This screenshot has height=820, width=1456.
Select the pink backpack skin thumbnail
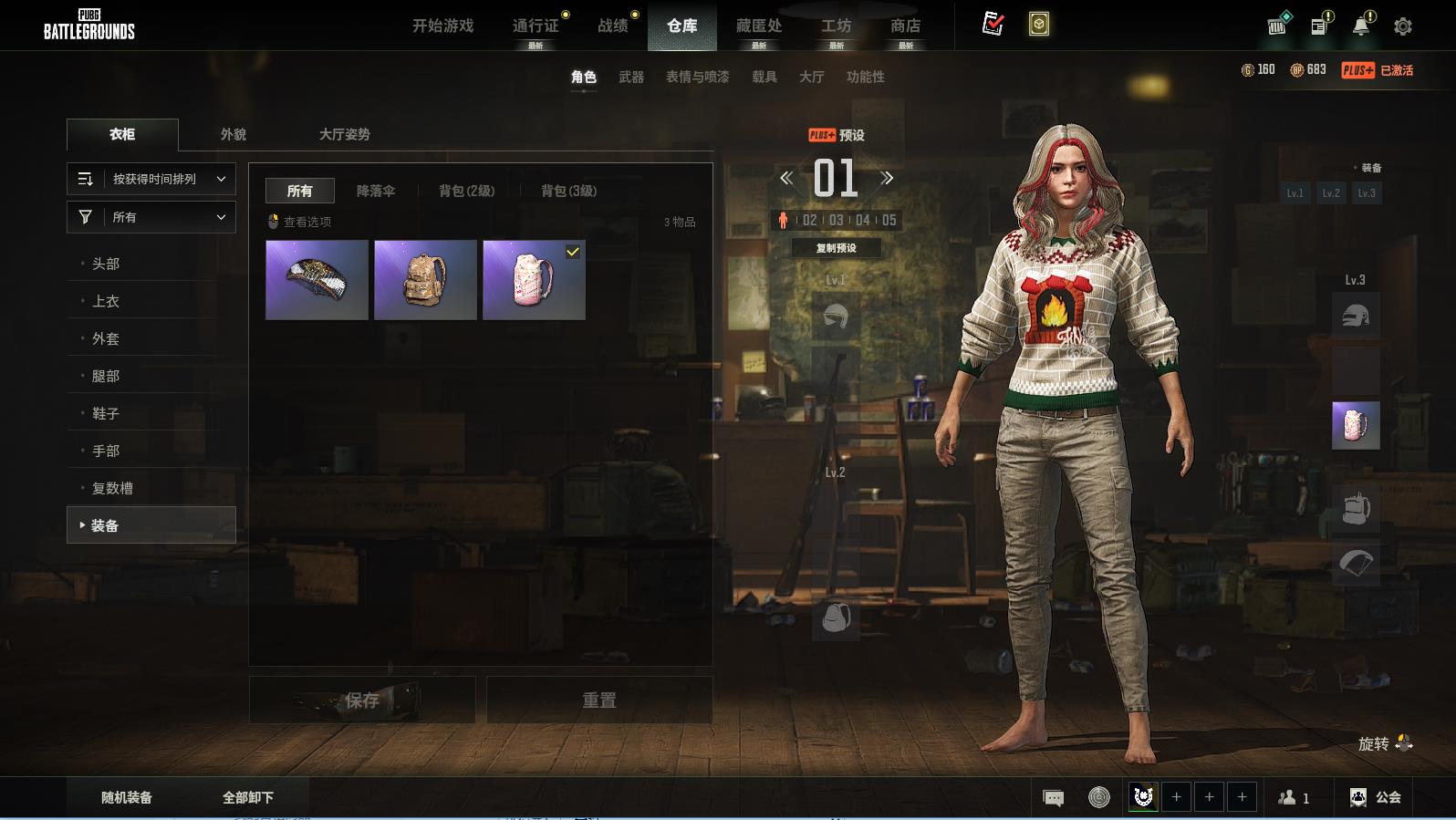coord(534,280)
